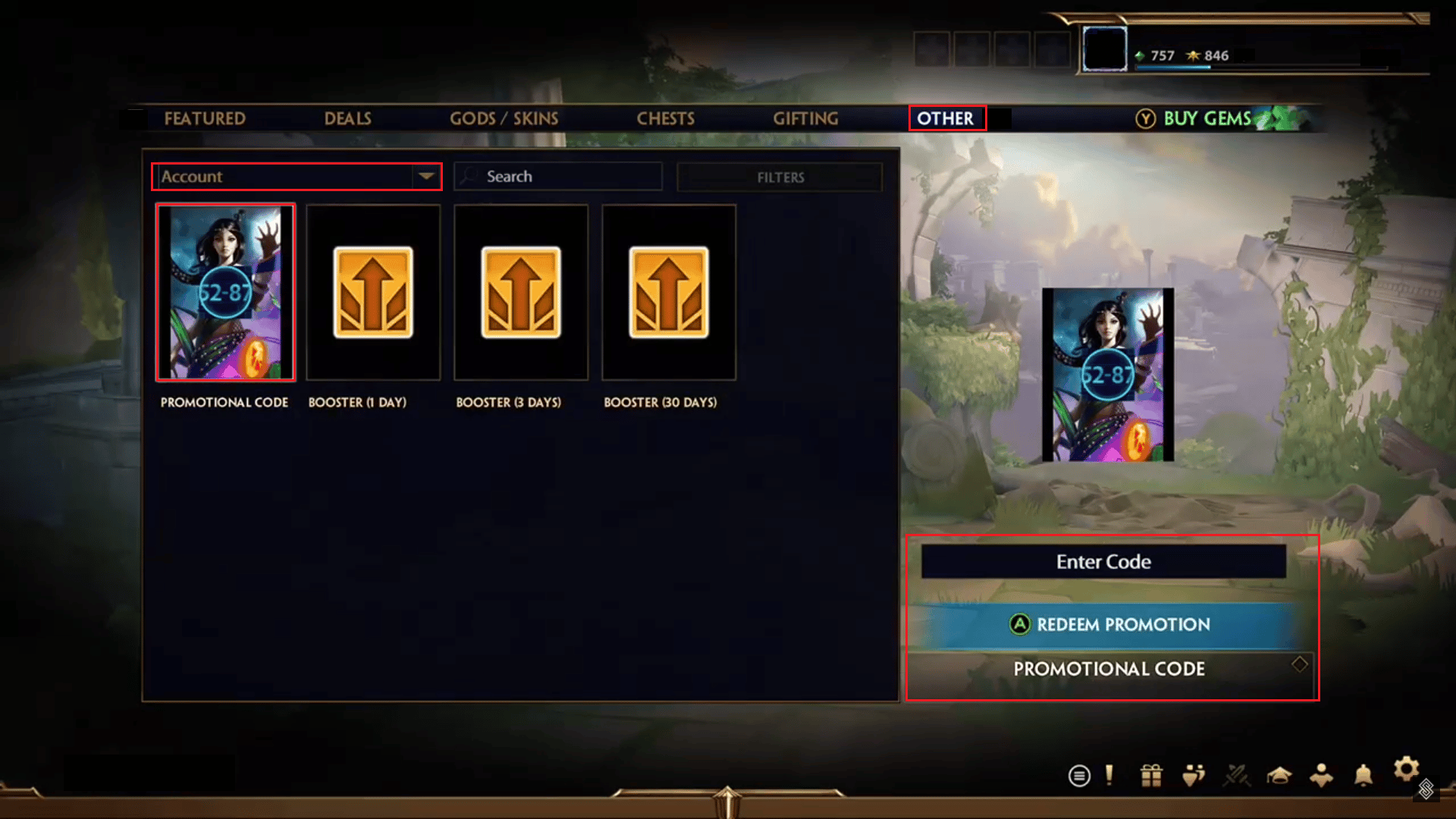
Task: Open the gift icon in the bottom toolbar
Action: coord(1150,776)
